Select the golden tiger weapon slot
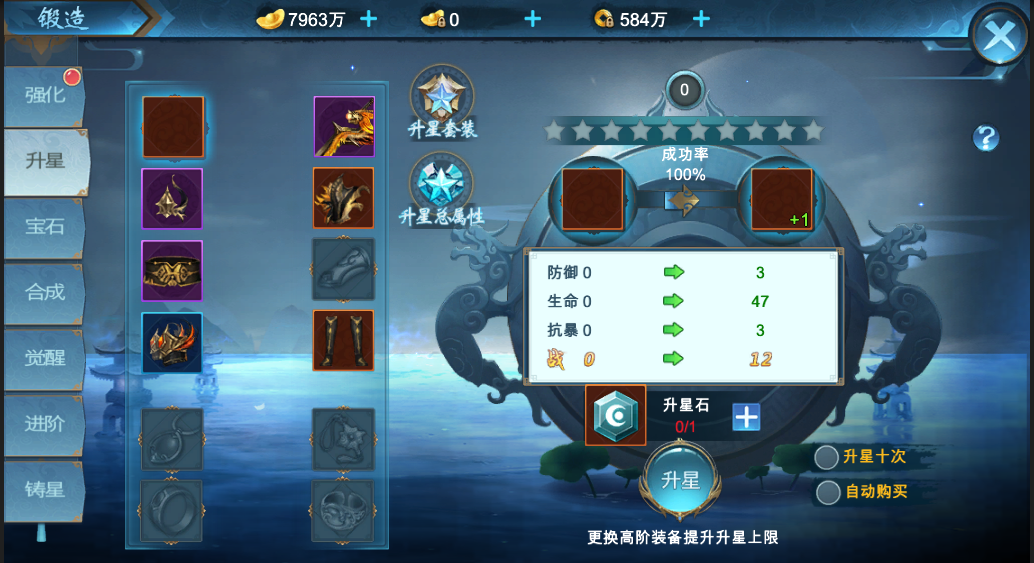 344,127
